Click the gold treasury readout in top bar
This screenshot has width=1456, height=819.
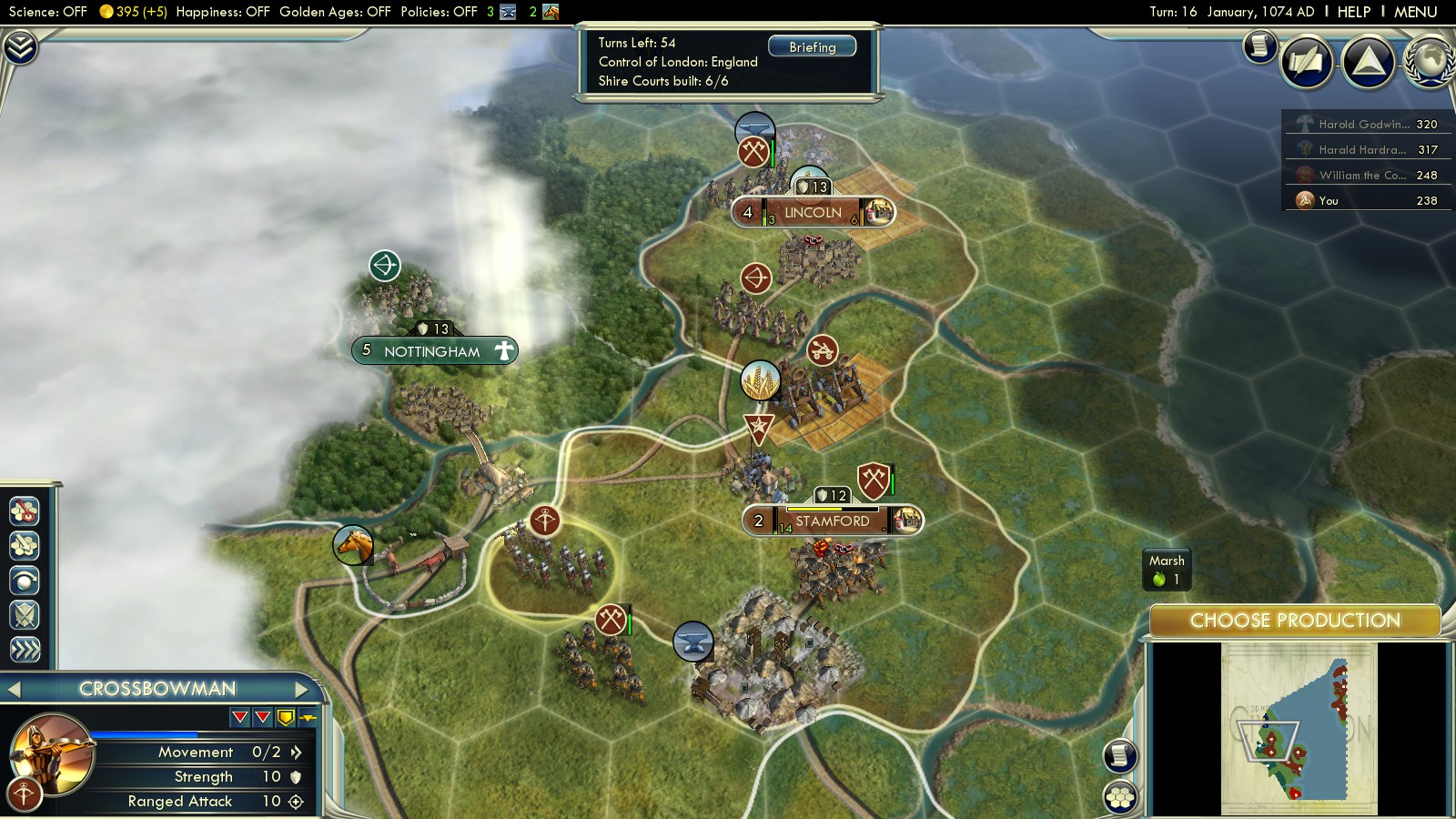tap(133, 12)
